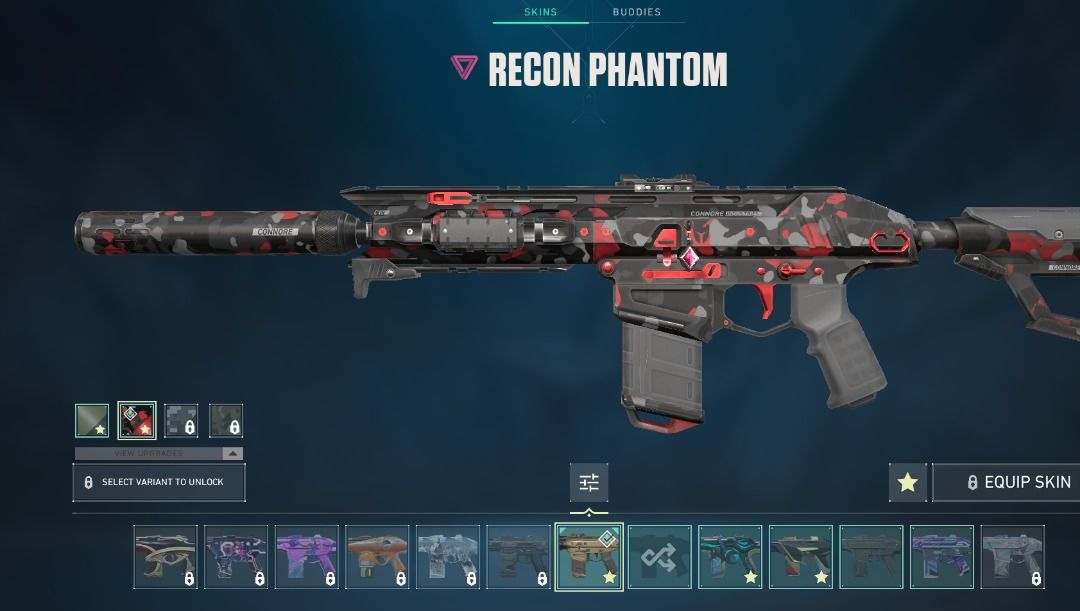This screenshot has height=611, width=1080.
Task: Click the Equip Skin button
Action: (x=1006, y=483)
